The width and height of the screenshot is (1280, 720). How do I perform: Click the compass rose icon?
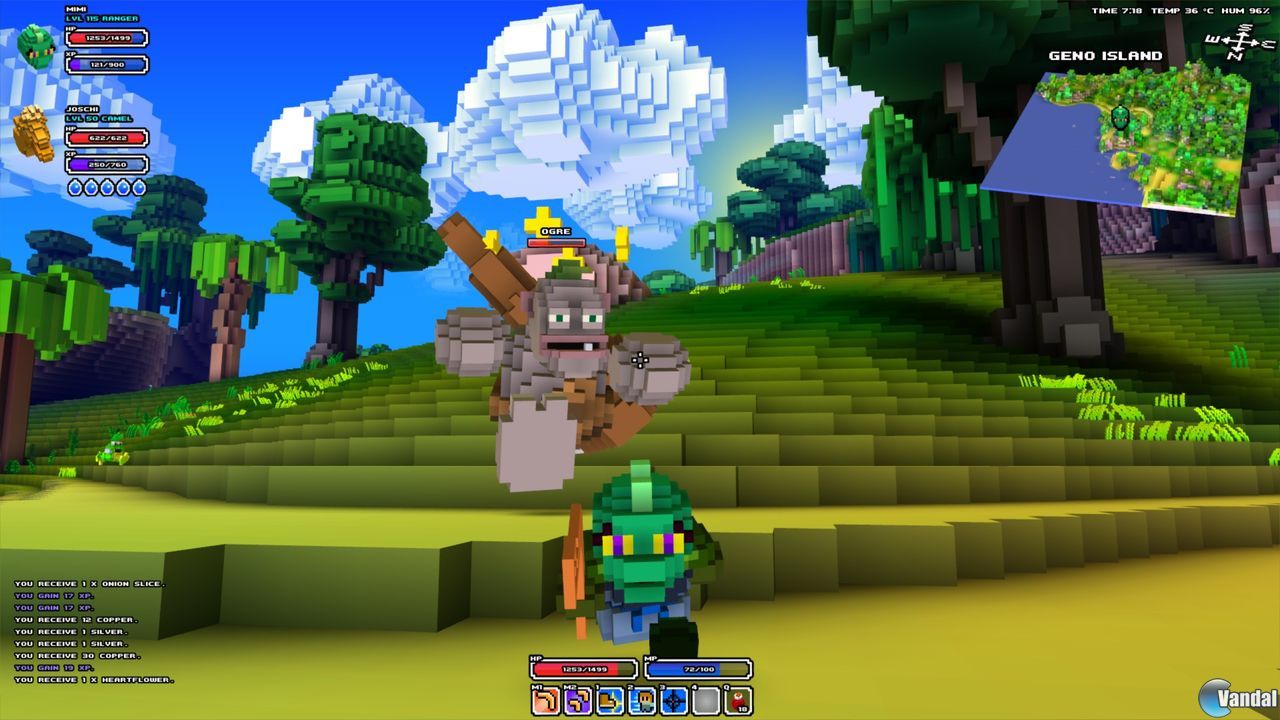[1240, 42]
